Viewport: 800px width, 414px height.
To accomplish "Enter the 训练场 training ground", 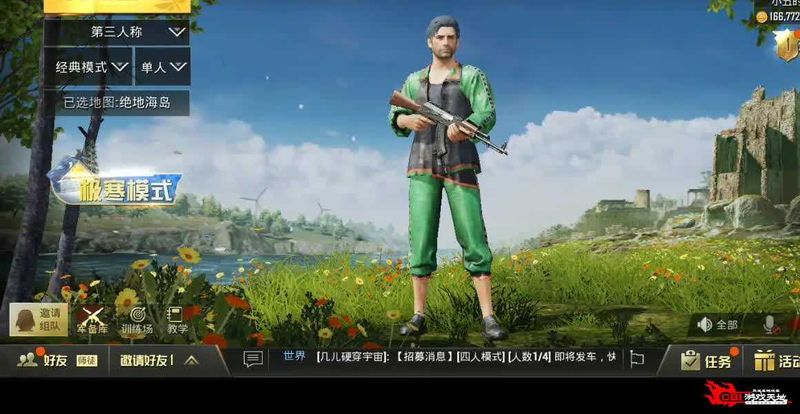I will click(136, 320).
